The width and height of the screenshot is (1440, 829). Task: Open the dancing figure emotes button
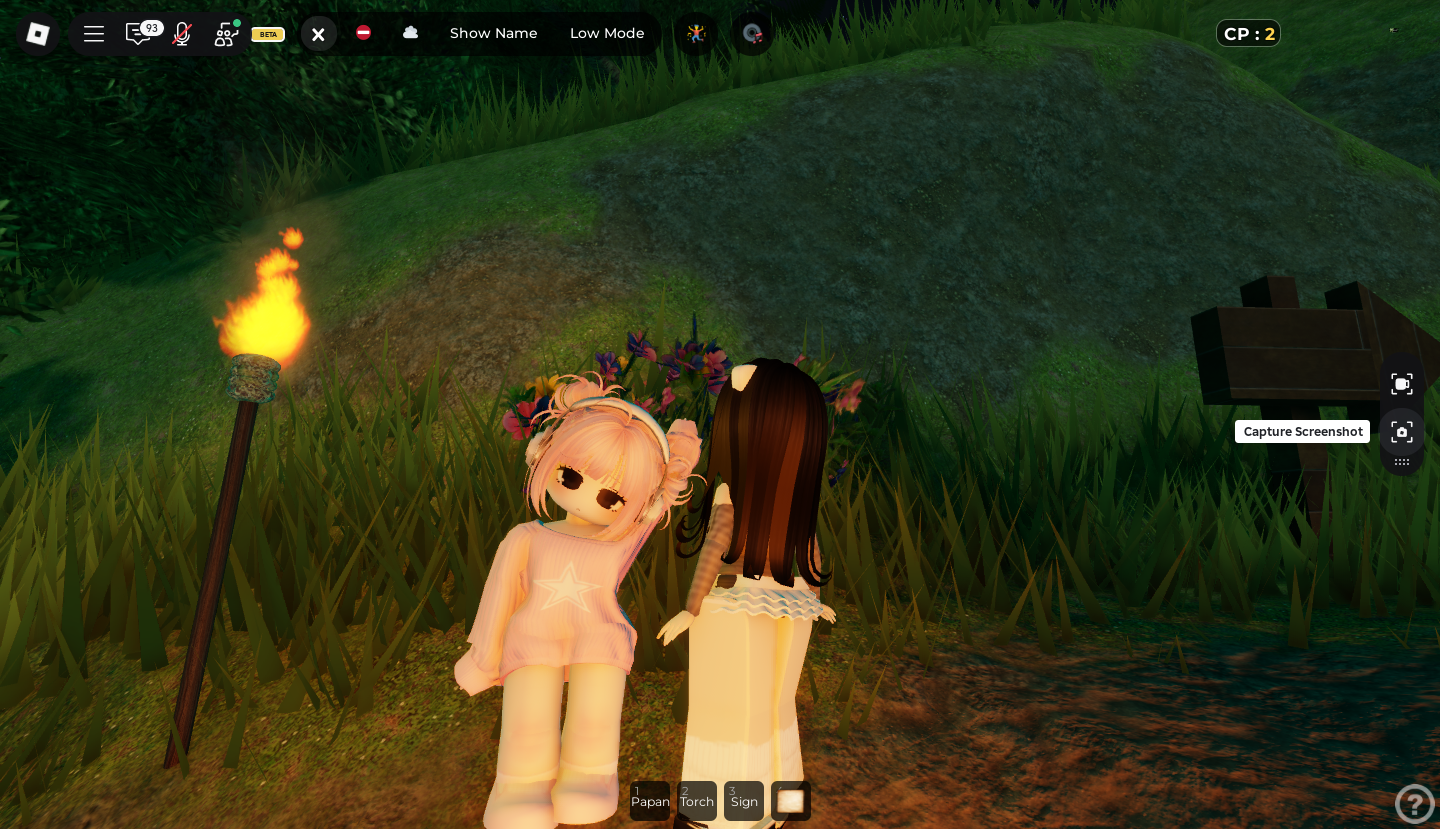696,33
